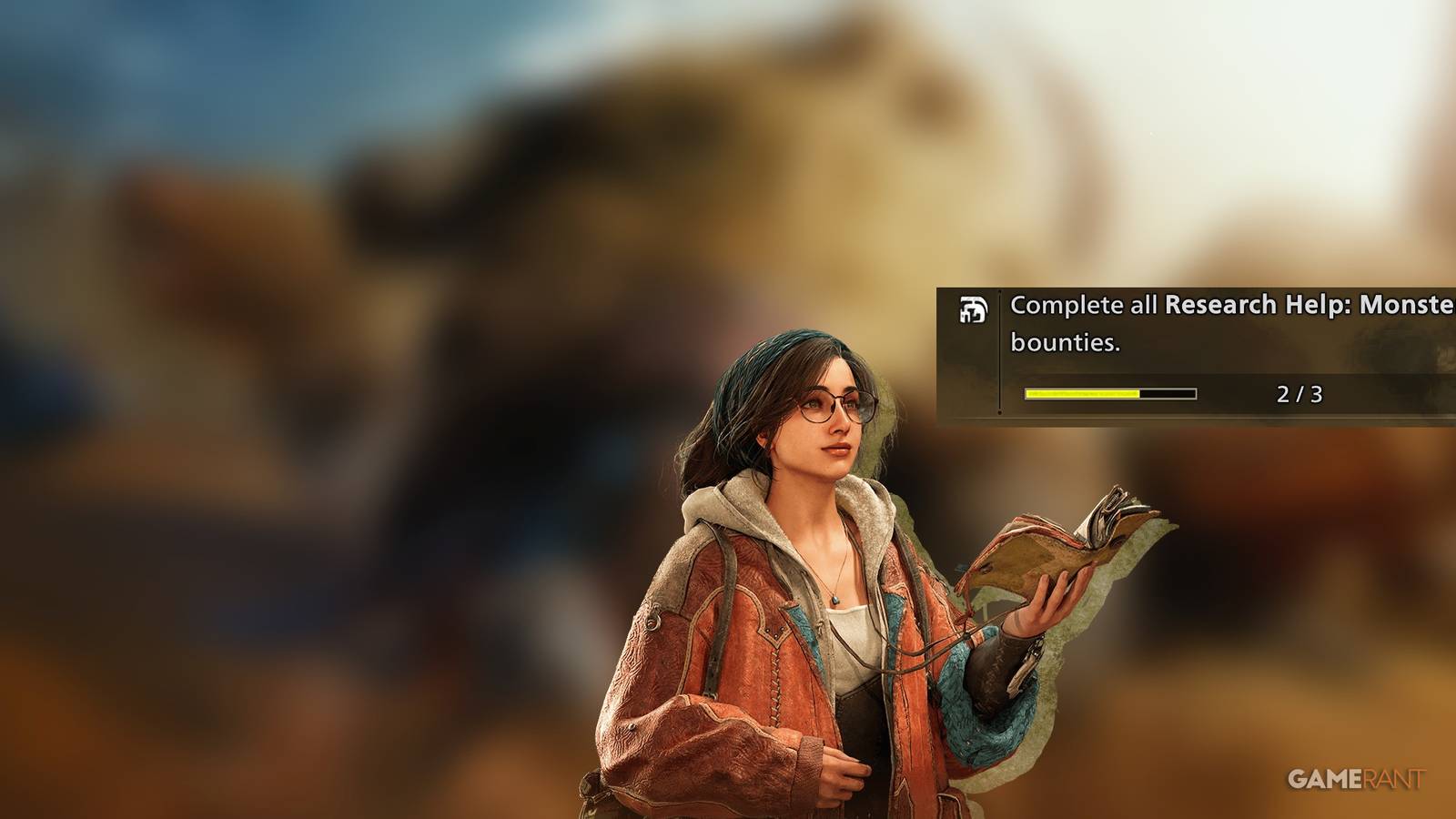Toggle the 2 / 3 bounty counter display

pyautogui.click(x=1303, y=393)
